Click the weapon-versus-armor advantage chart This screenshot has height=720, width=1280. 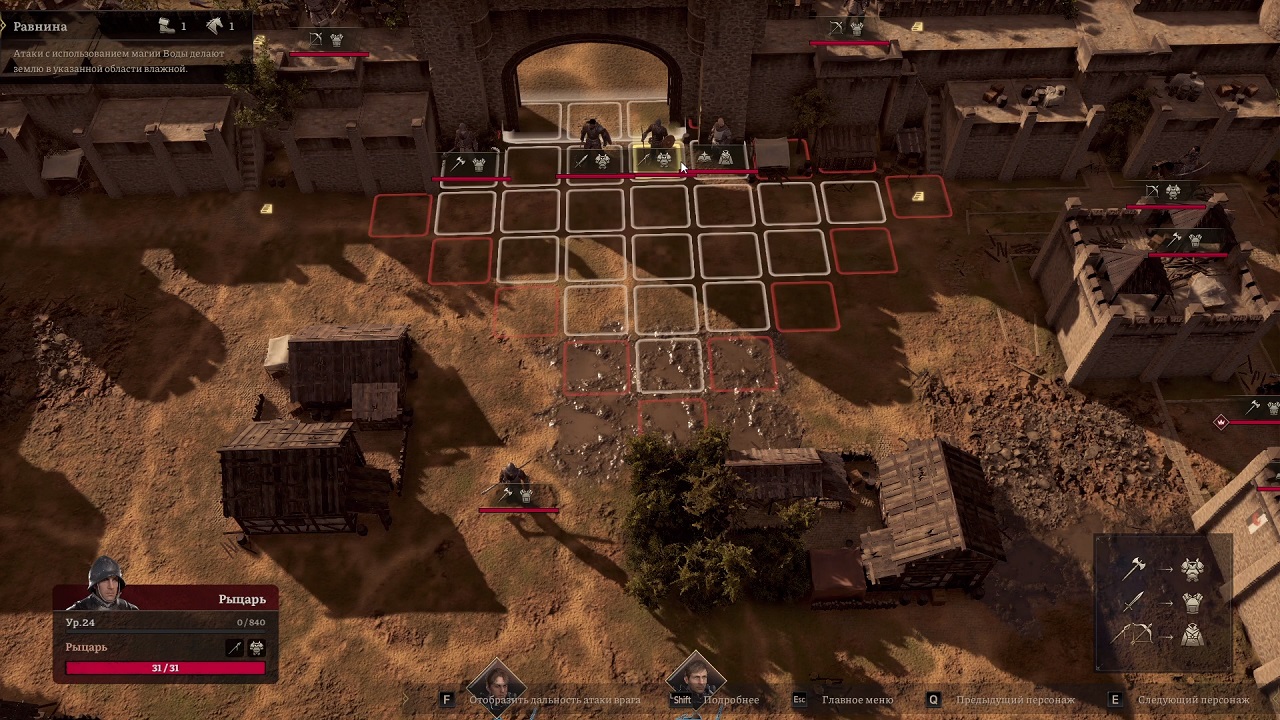pyautogui.click(x=1162, y=602)
